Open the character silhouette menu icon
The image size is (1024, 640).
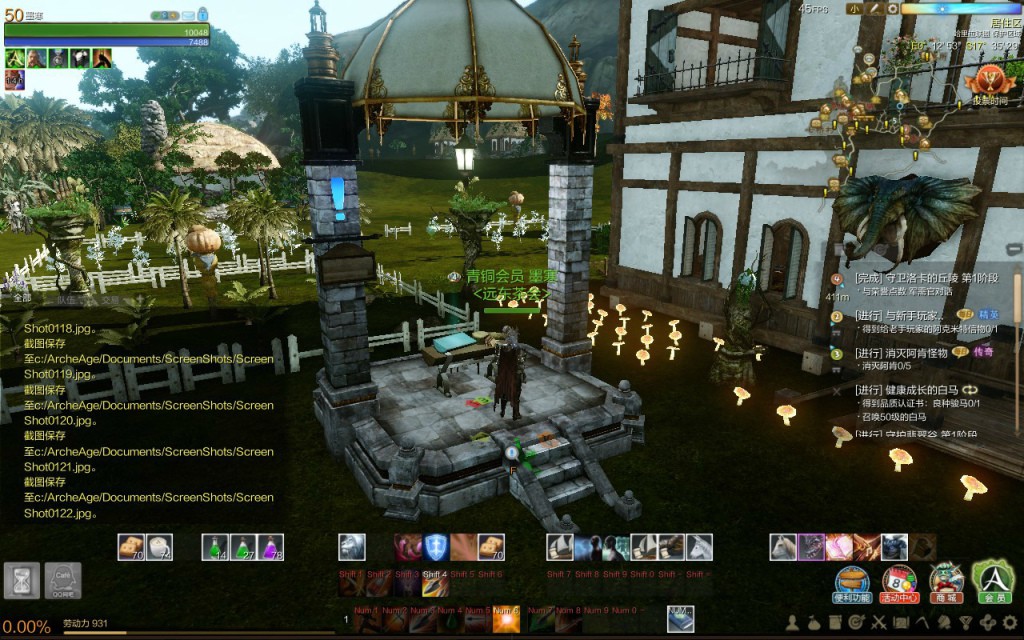tap(792, 623)
